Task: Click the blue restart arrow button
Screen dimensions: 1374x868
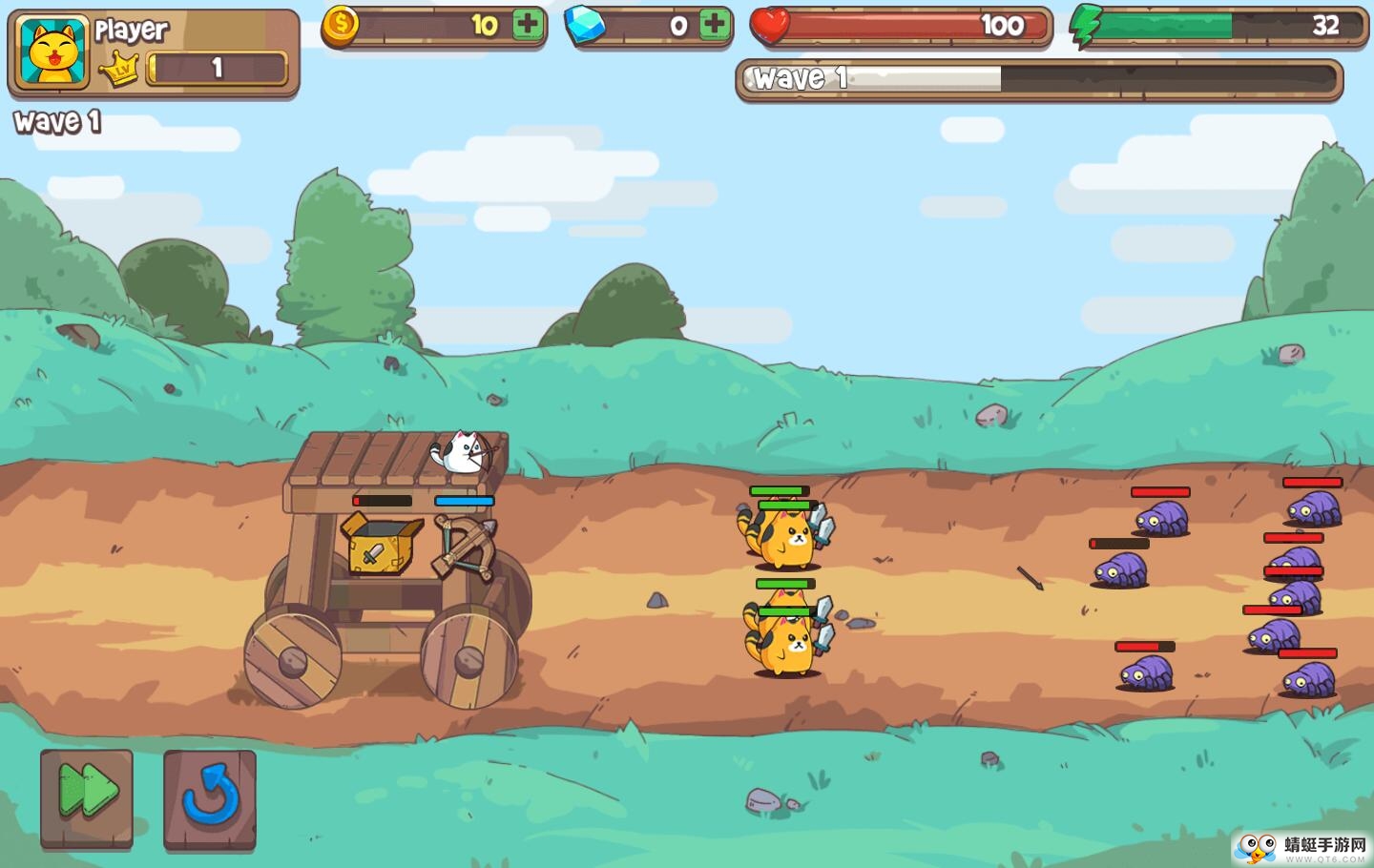Action: coord(210,797)
